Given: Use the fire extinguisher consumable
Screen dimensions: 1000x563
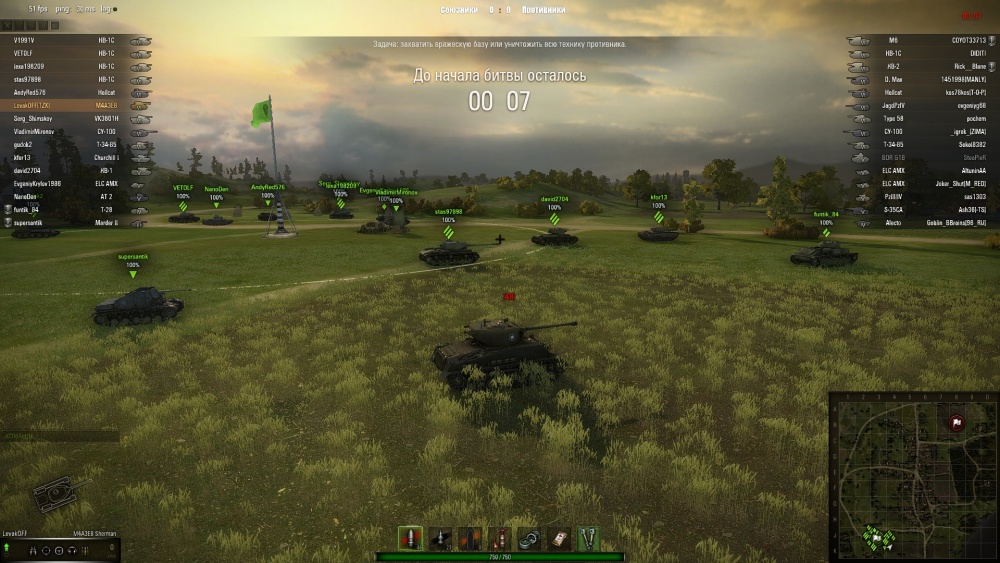Looking at the screenshot, I should (499, 538).
